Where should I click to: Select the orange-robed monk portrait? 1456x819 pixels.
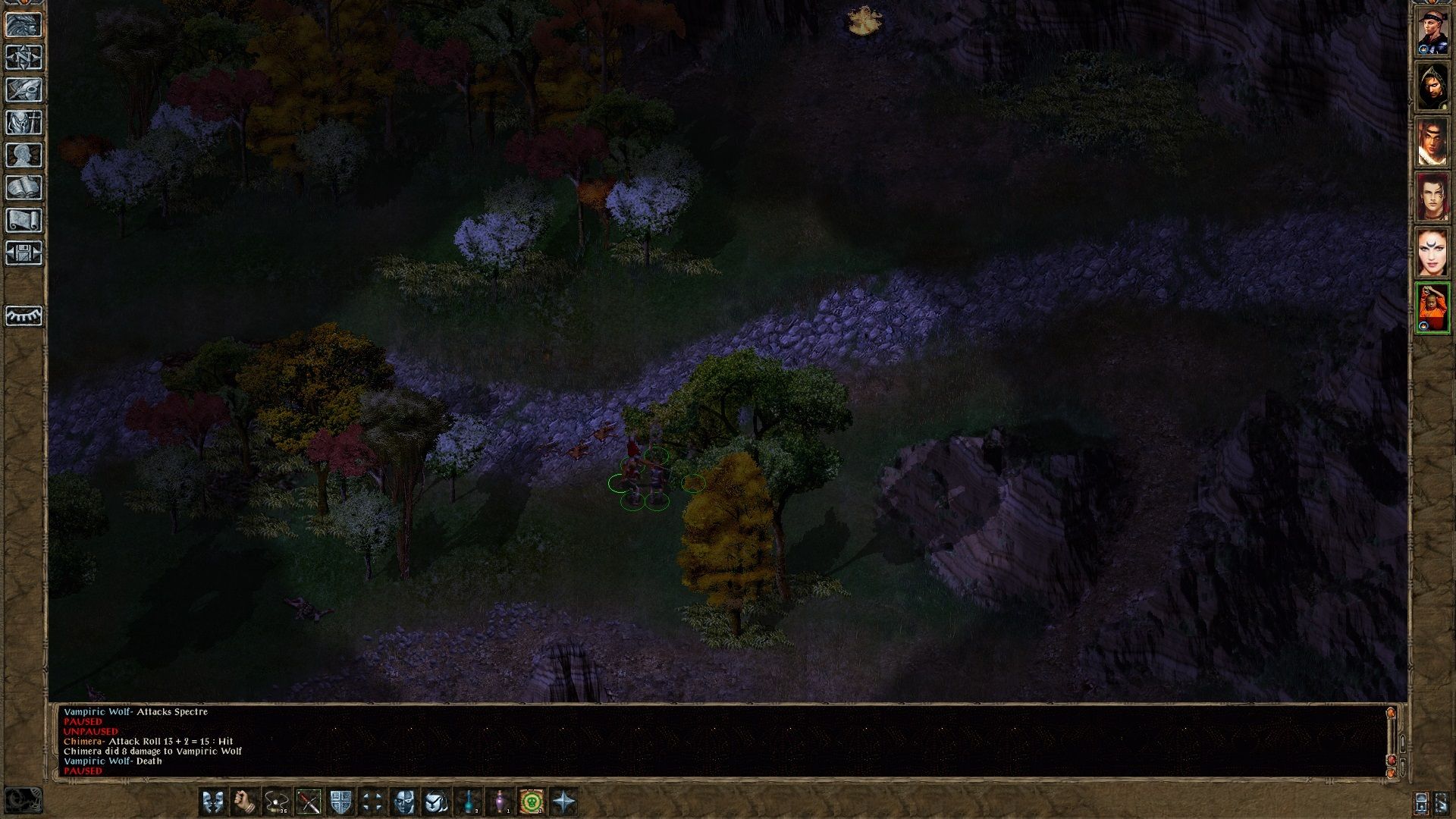click(1432, 307)
